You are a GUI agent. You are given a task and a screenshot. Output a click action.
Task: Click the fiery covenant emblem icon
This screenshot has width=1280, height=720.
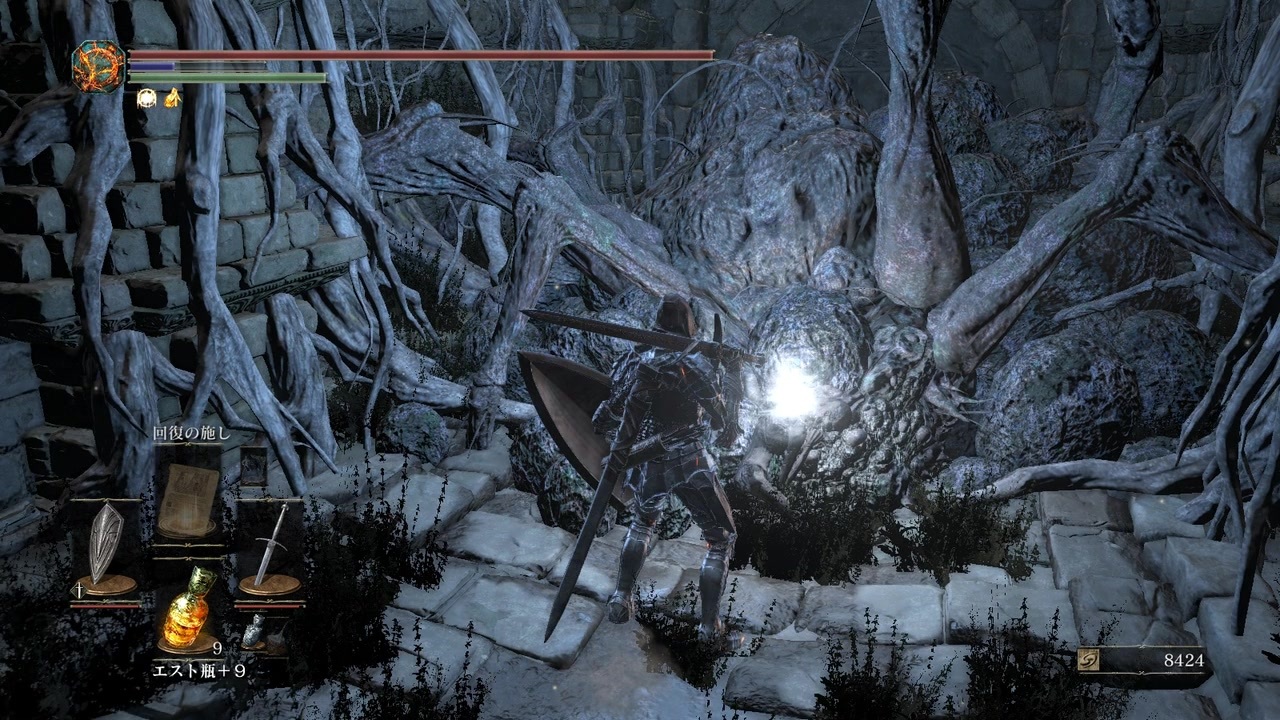pyautogui.click(x=98, y=65)
